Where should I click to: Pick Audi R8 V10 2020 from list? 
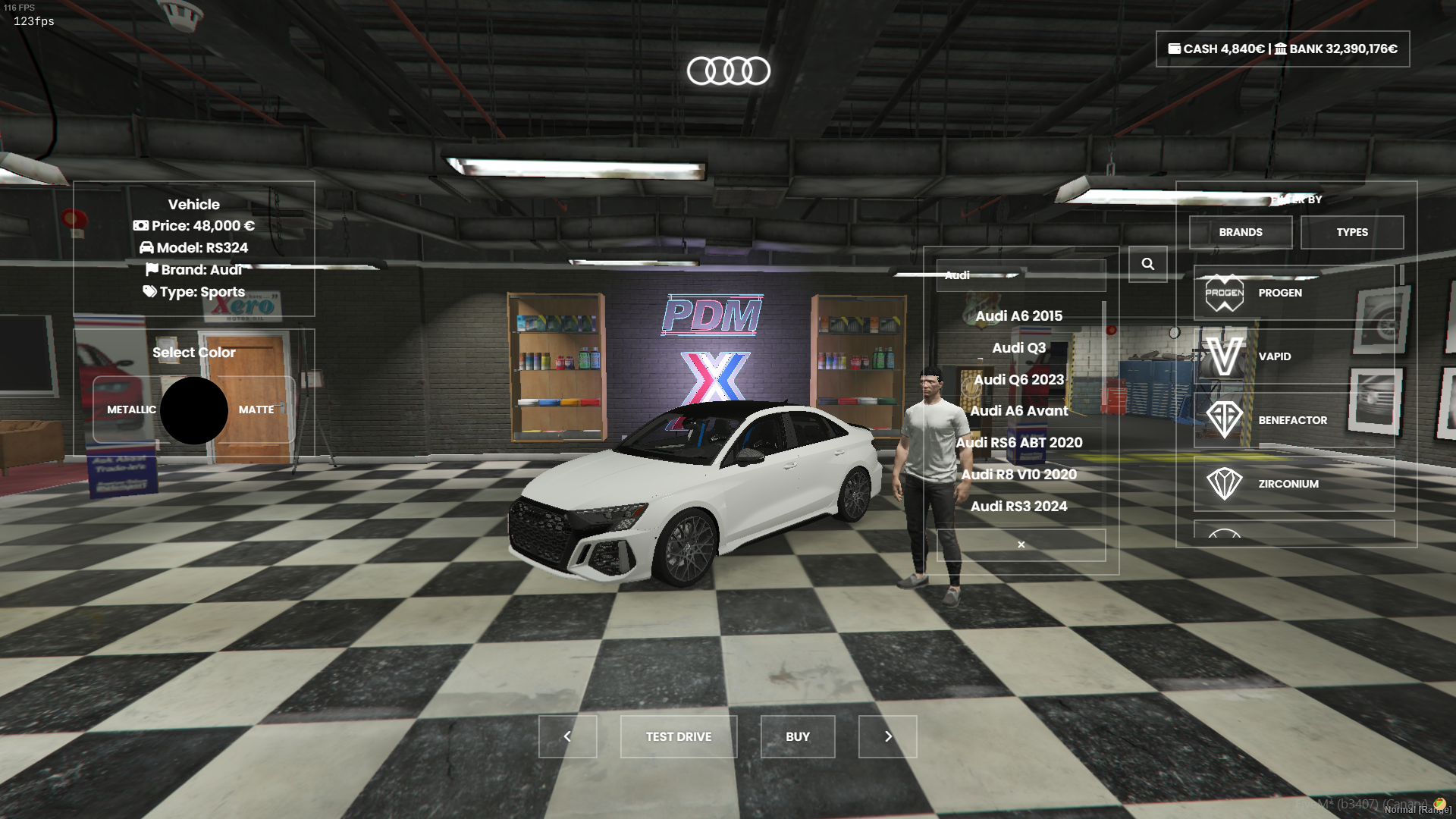pyautogui.click(x=1018, y=475)
